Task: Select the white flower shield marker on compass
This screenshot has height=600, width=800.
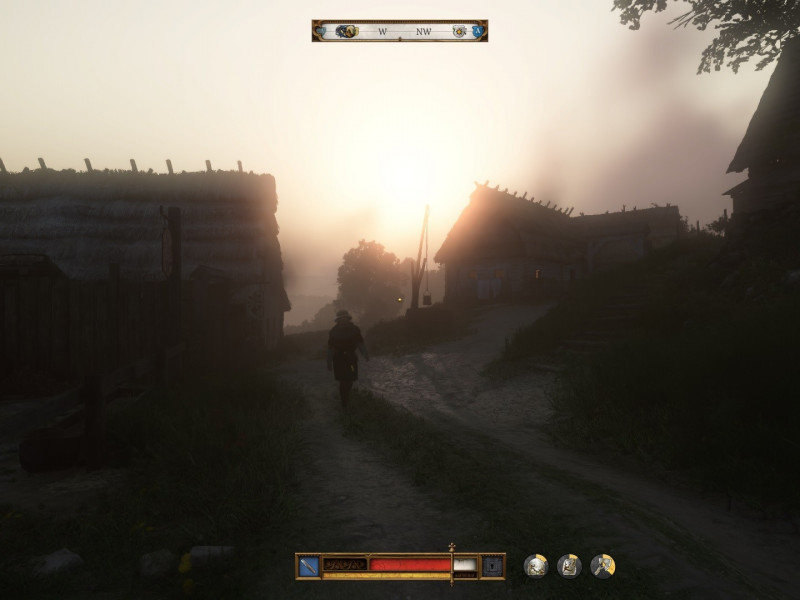Action: 459,31
